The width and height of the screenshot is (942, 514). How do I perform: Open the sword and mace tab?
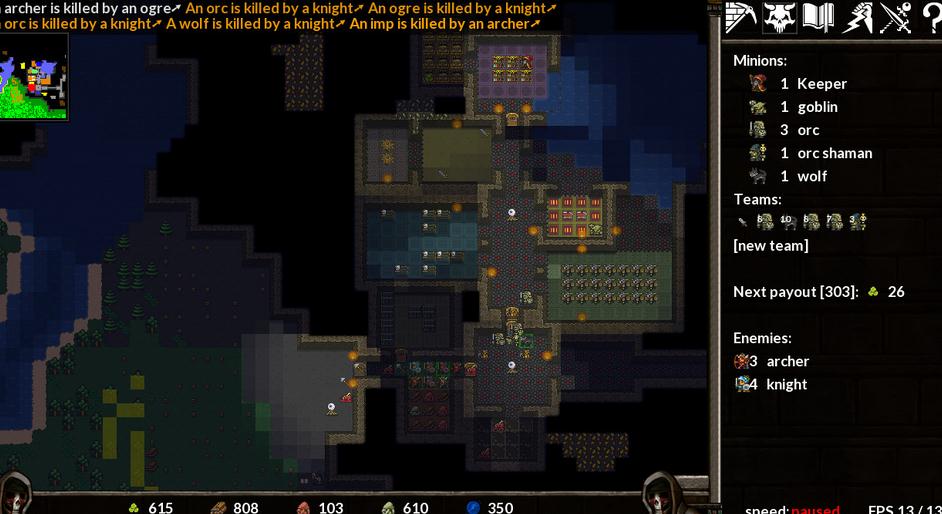pyautogui.click(x=895, y=18)
